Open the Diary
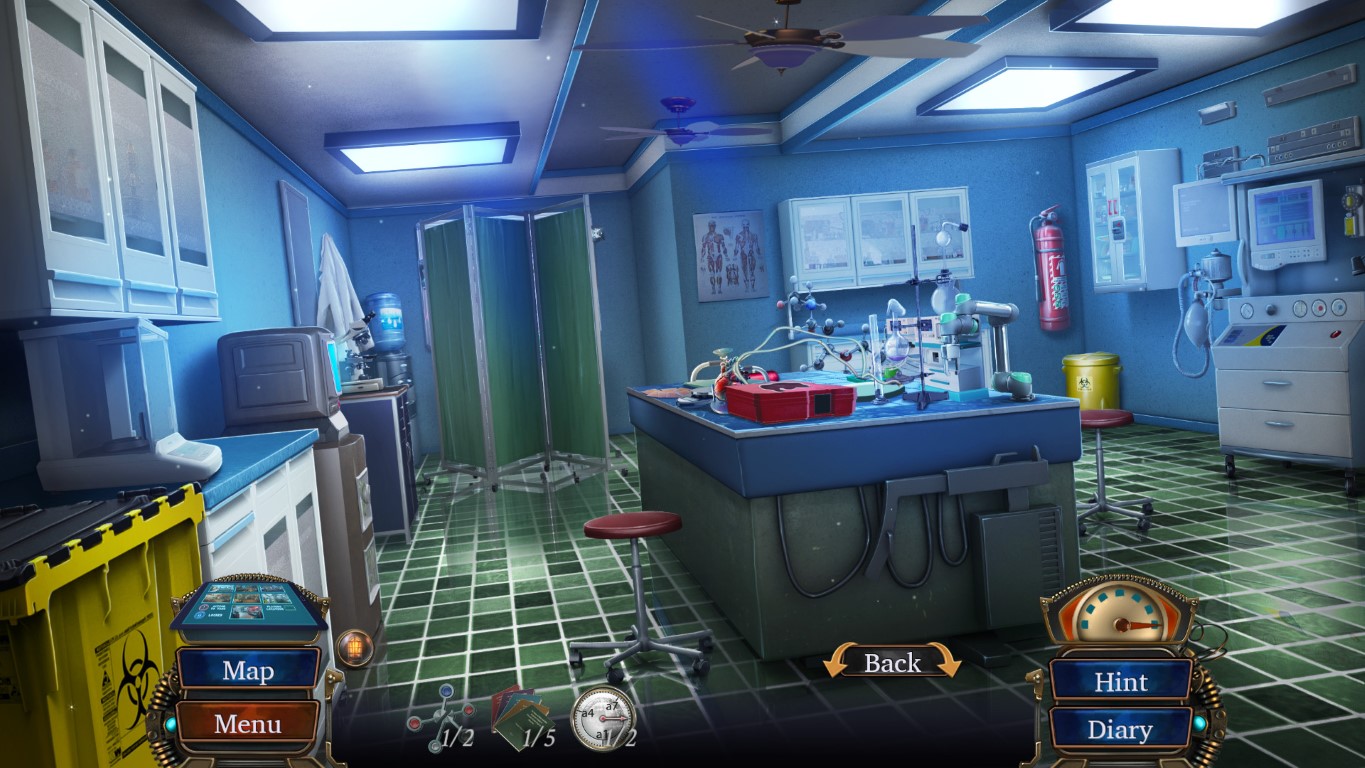Image resolution: width=1365 pixels, height=768 pixels. (x=1120, y=730)
